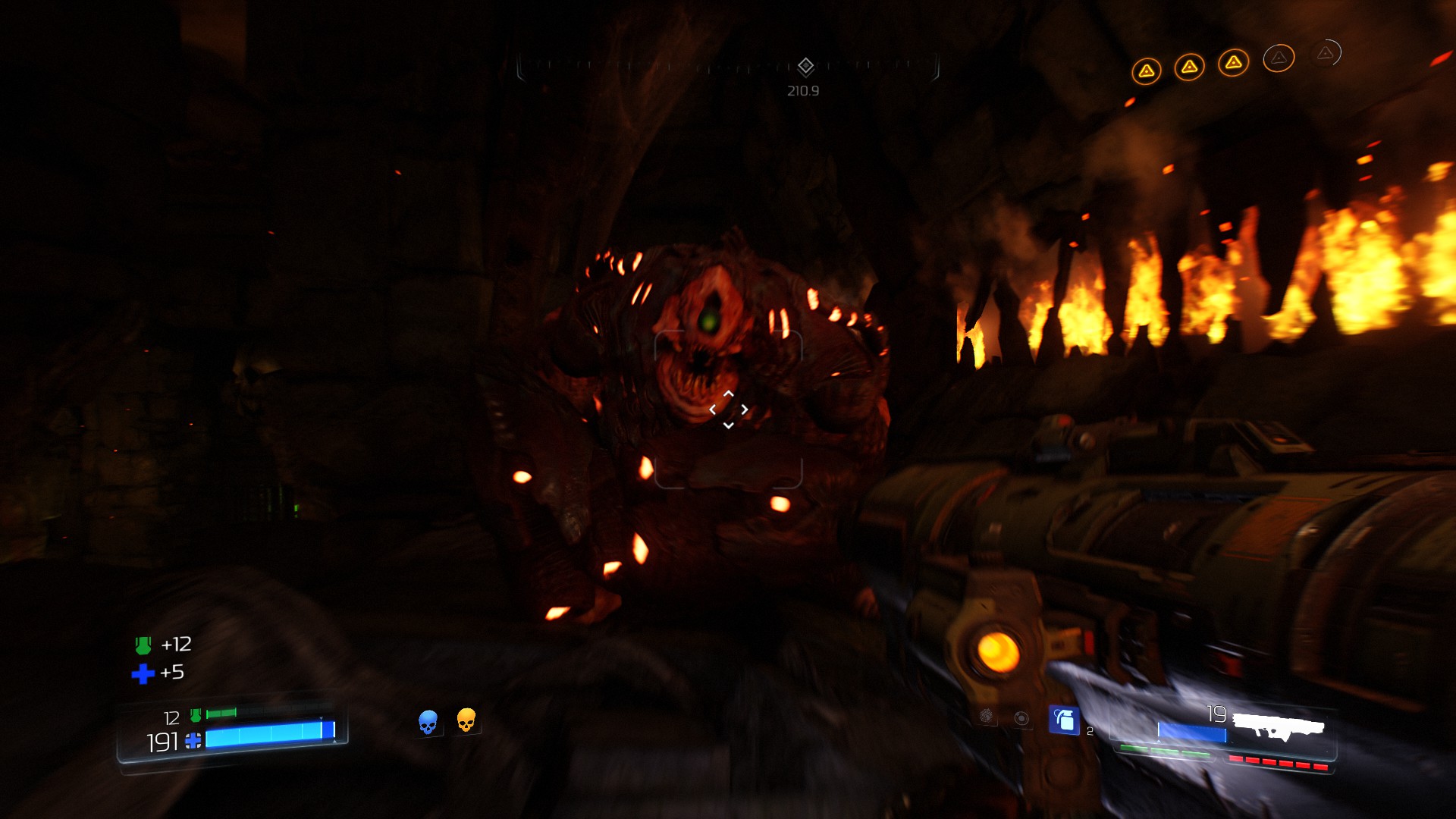Click the dim triangle token with near-full orange ring

tap(1279, 58)
